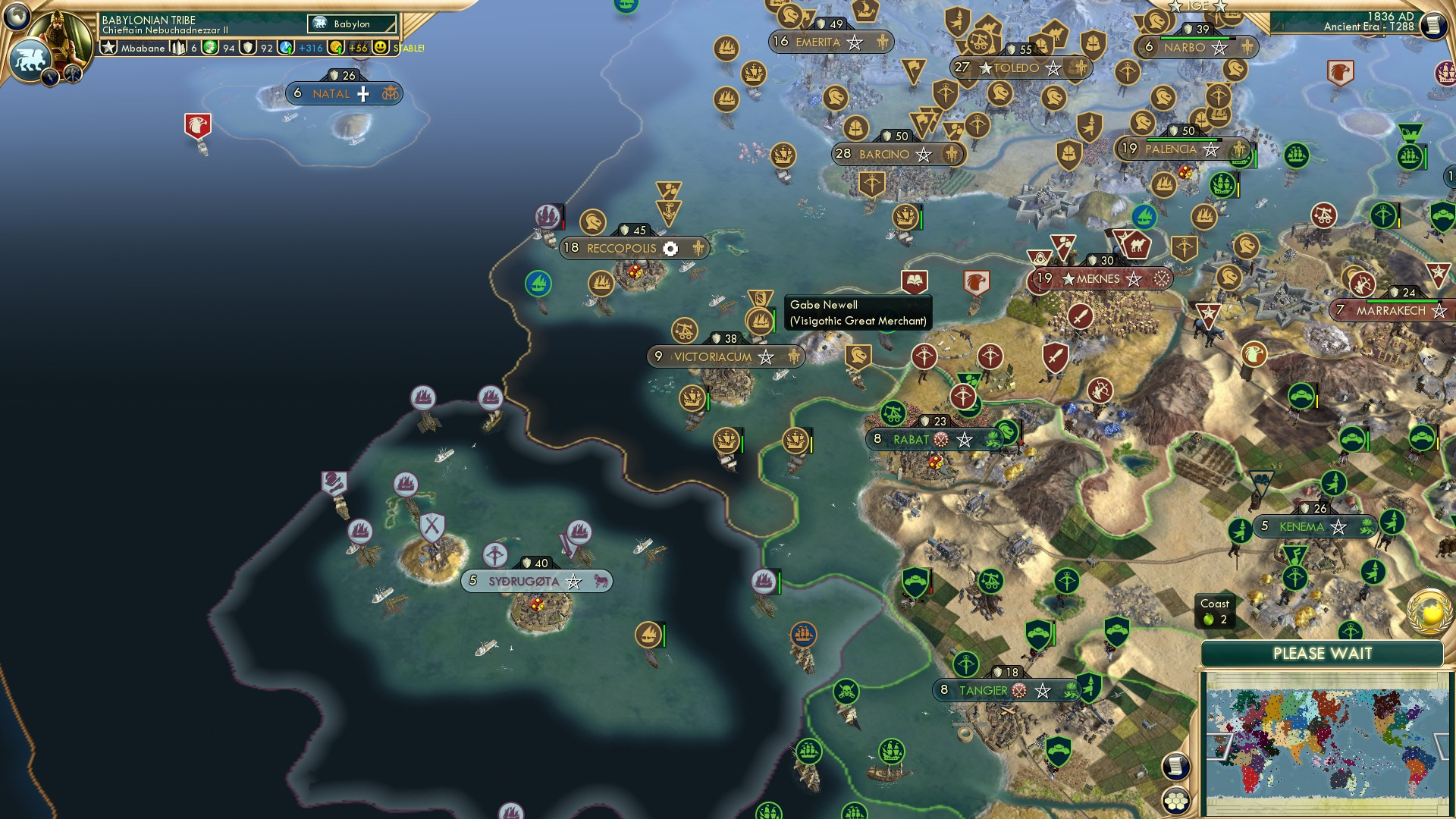The width and height of the screenshot is (1456, 819).
Task: Click the Babylon winged-lion civilization emblem
Action: [x=30, y=56]
